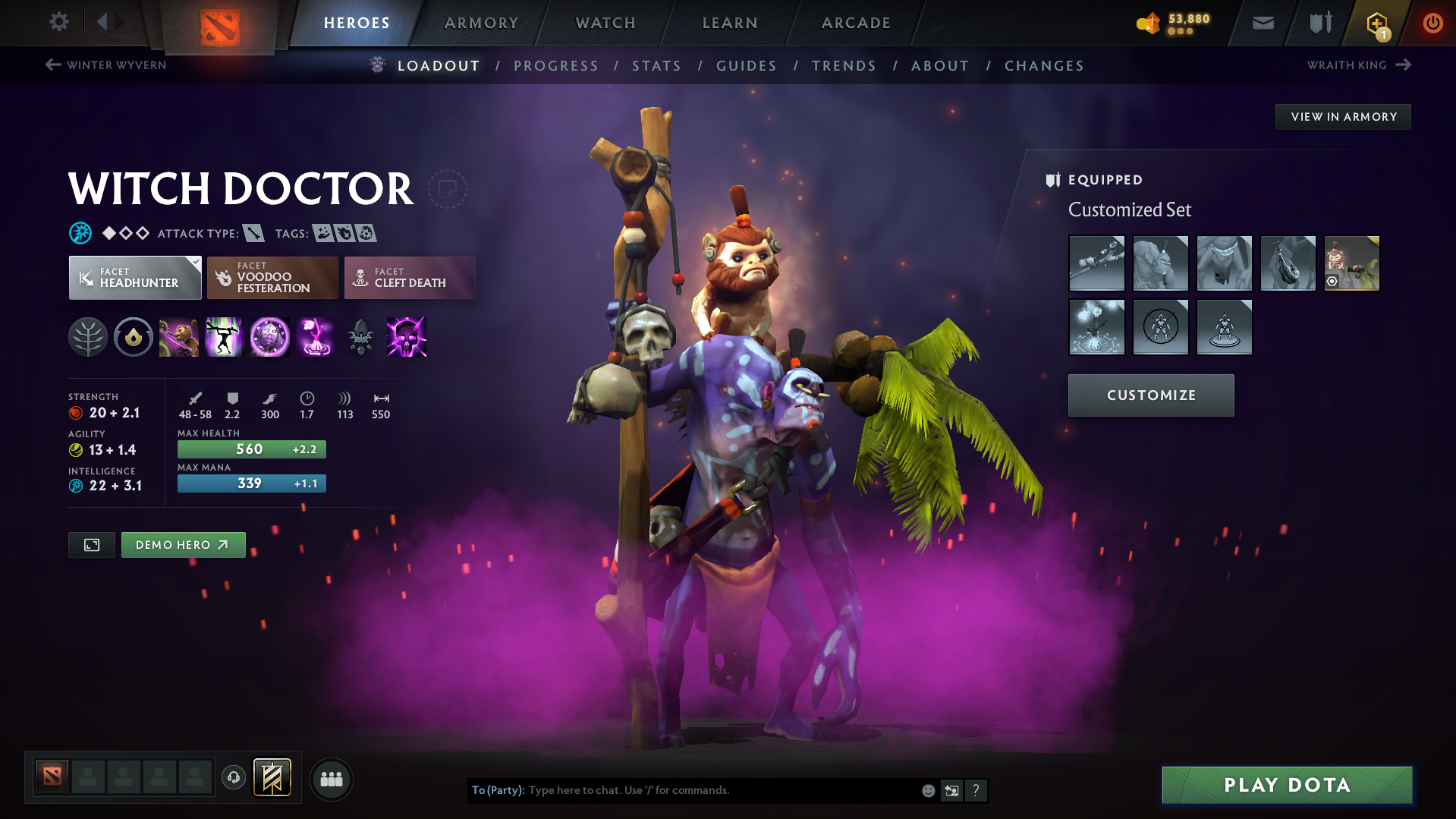Image resolution: width=1456 pixels, height=819 pixels.
Task: Click the back arrow to Winter Wyvern
Action: (x=52, y=65)
